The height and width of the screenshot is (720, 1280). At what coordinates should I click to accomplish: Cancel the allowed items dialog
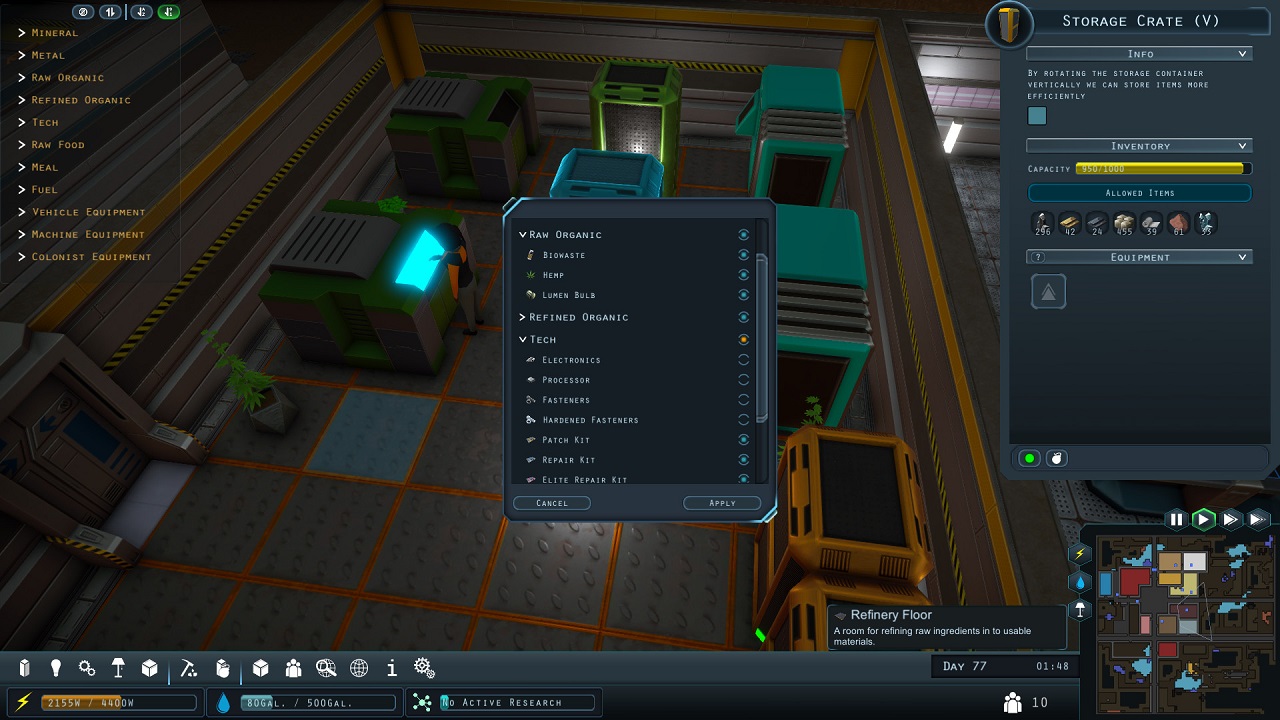pos(551,503)
